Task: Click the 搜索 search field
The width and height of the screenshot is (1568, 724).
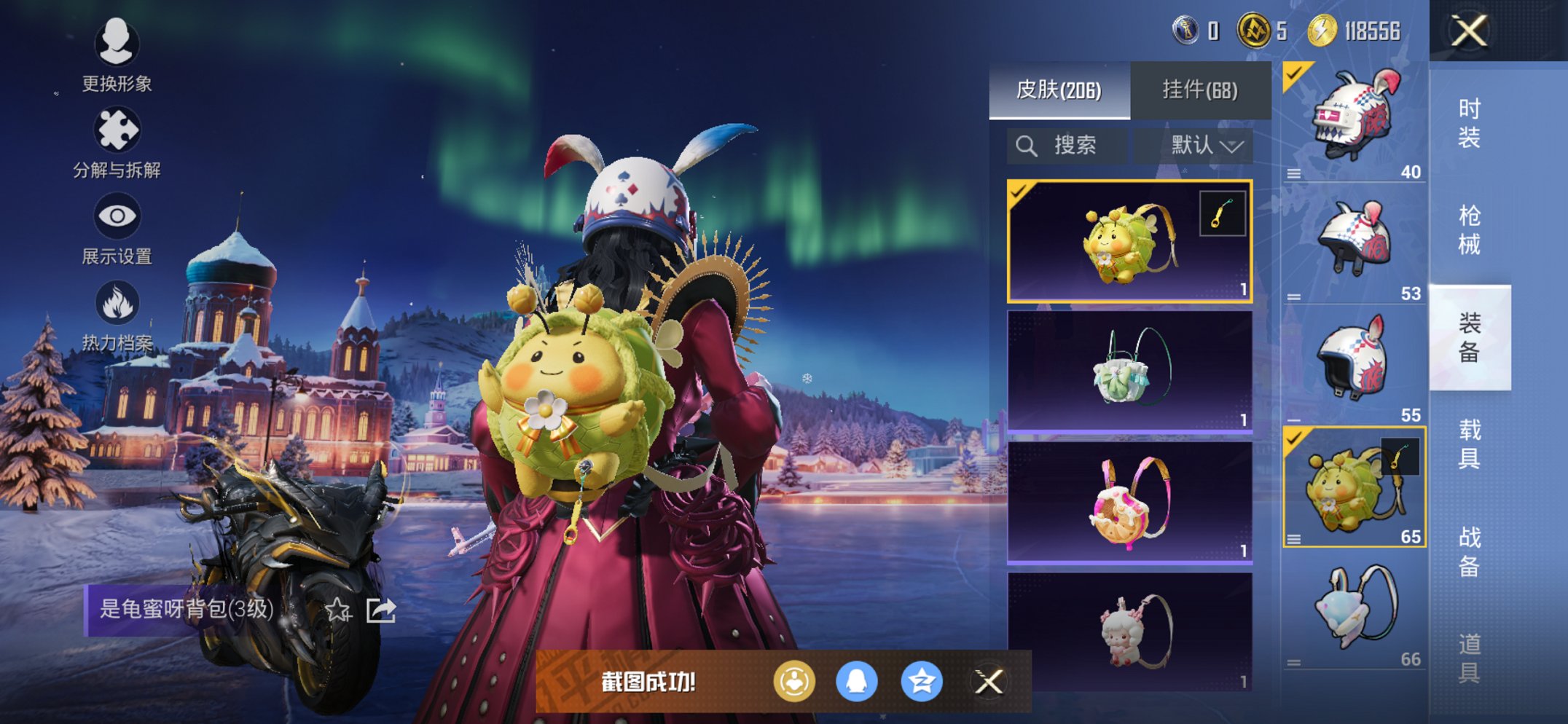Action: click(x=1067, y=146)
